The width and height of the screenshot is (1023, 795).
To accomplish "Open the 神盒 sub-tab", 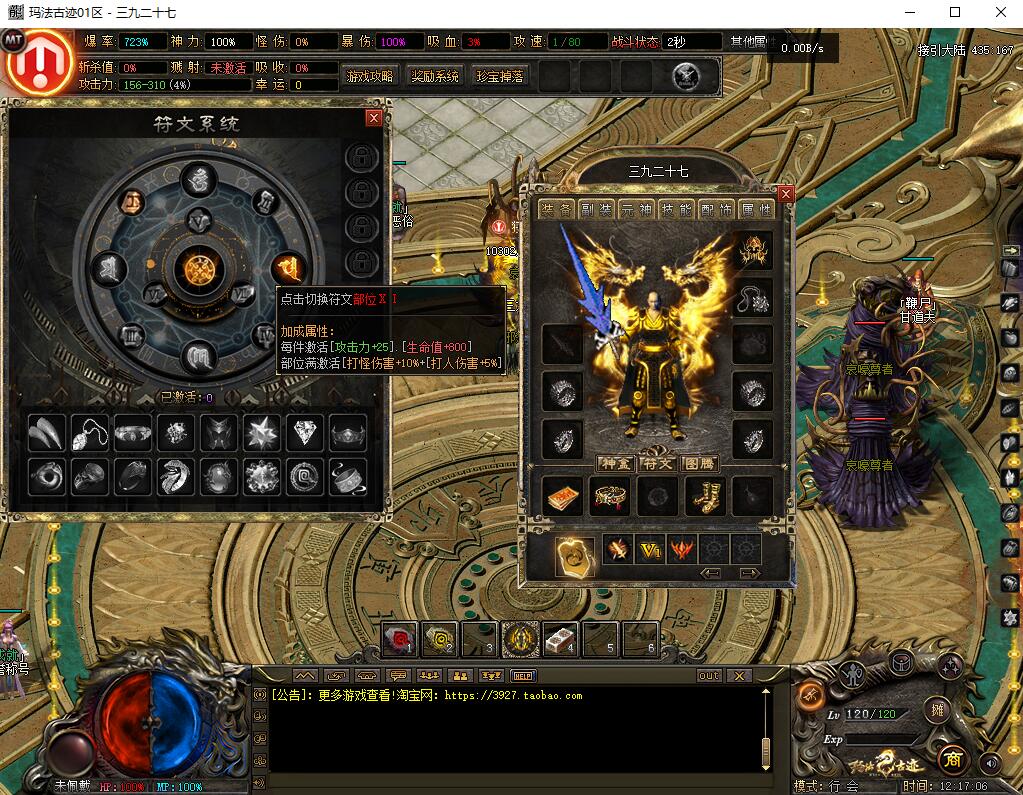I will pos(612,464).
